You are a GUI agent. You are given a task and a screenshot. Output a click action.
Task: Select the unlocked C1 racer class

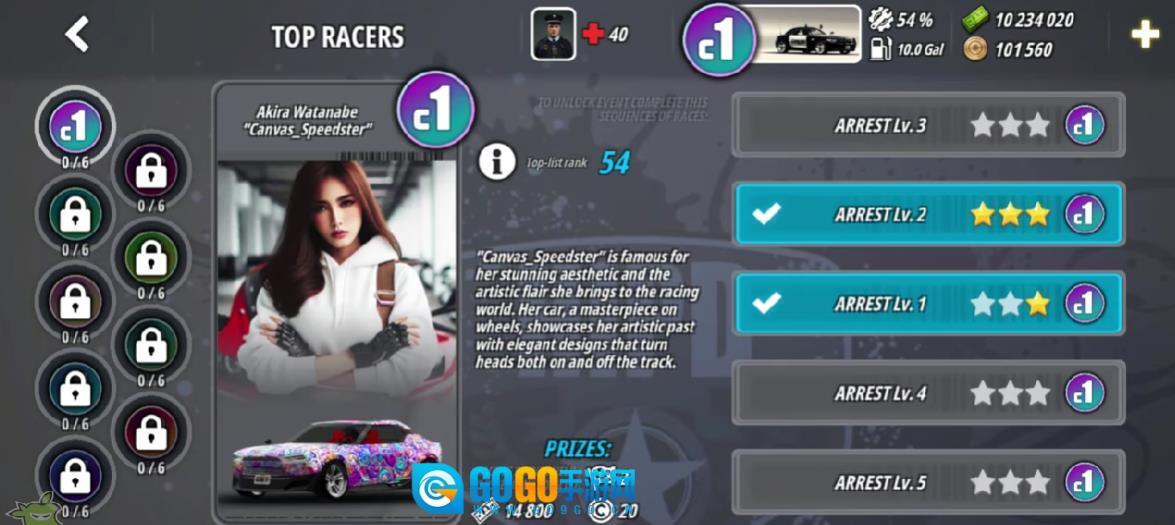point(76,127)
